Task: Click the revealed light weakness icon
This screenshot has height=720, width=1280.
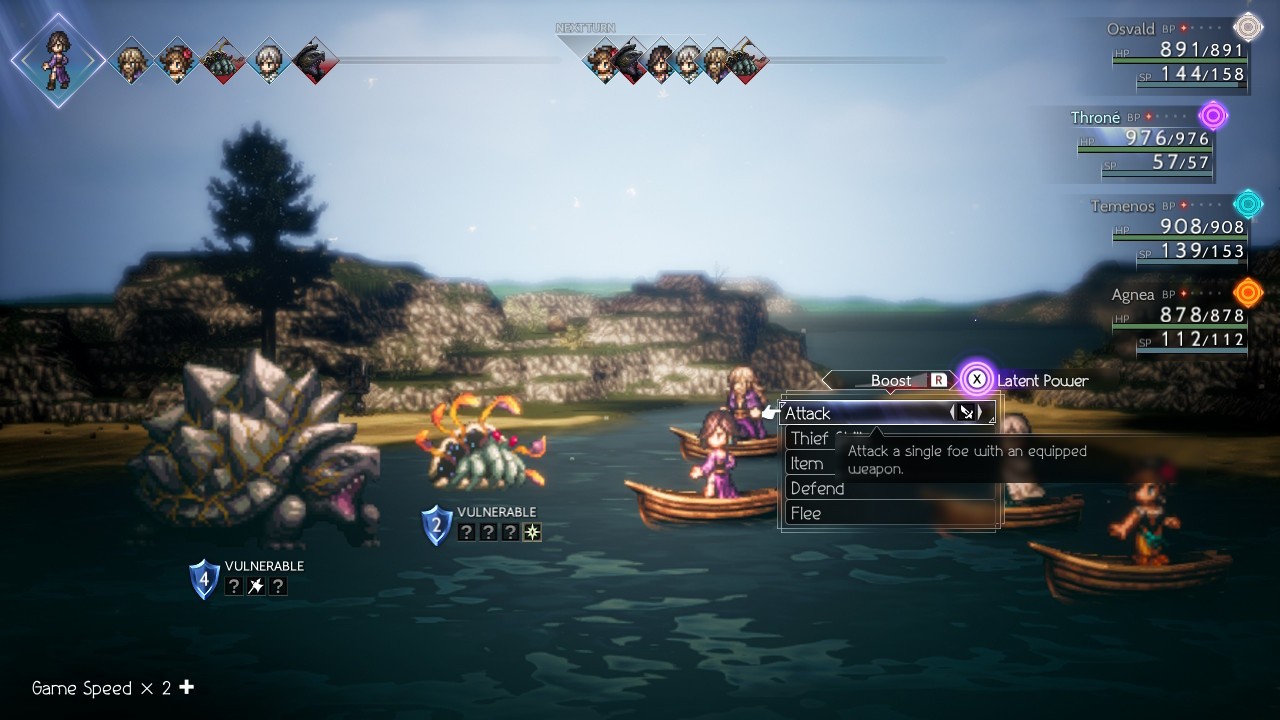Action: pos(532,533)
